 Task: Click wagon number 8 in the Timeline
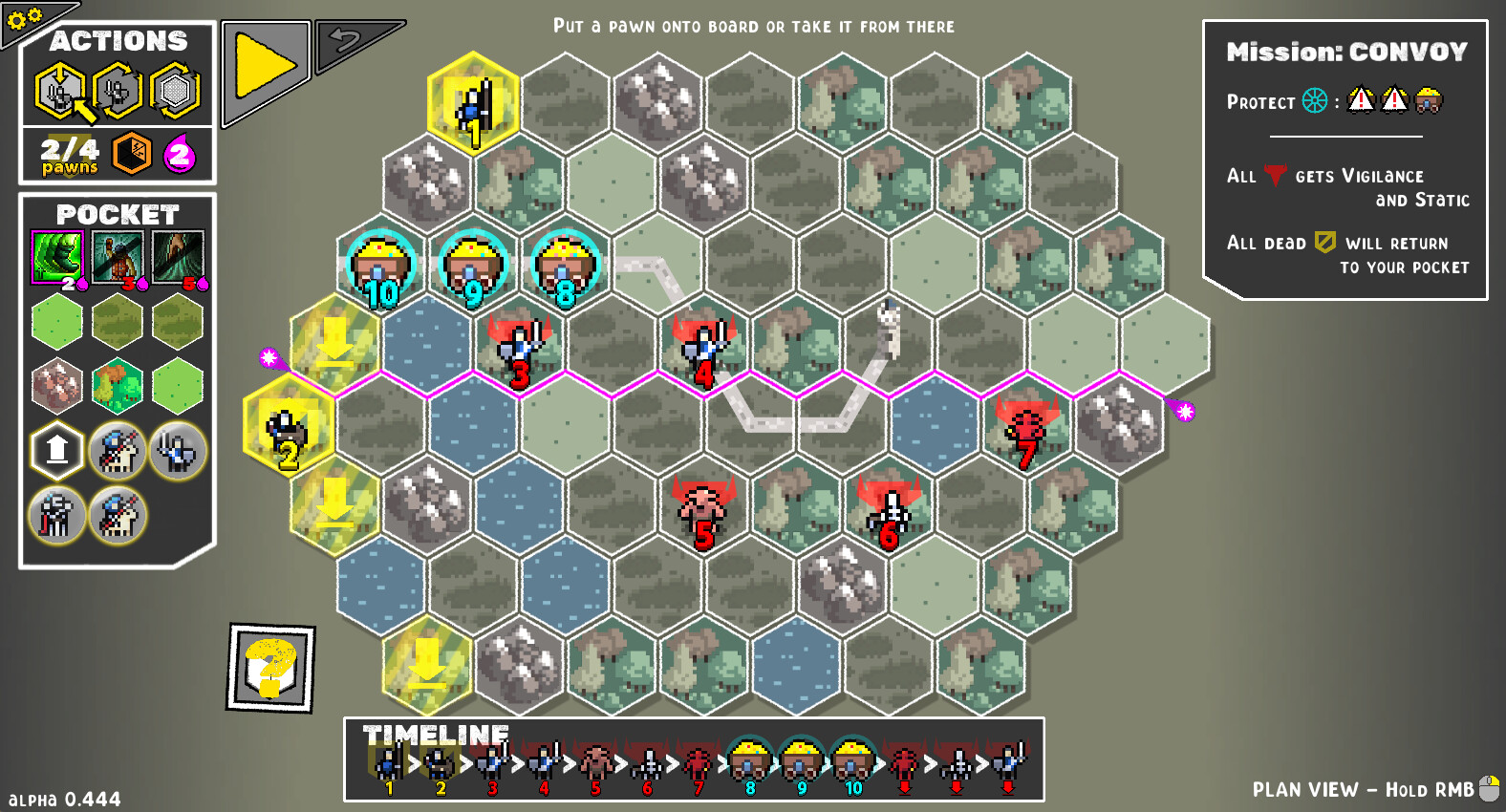(x=751, y=759)
